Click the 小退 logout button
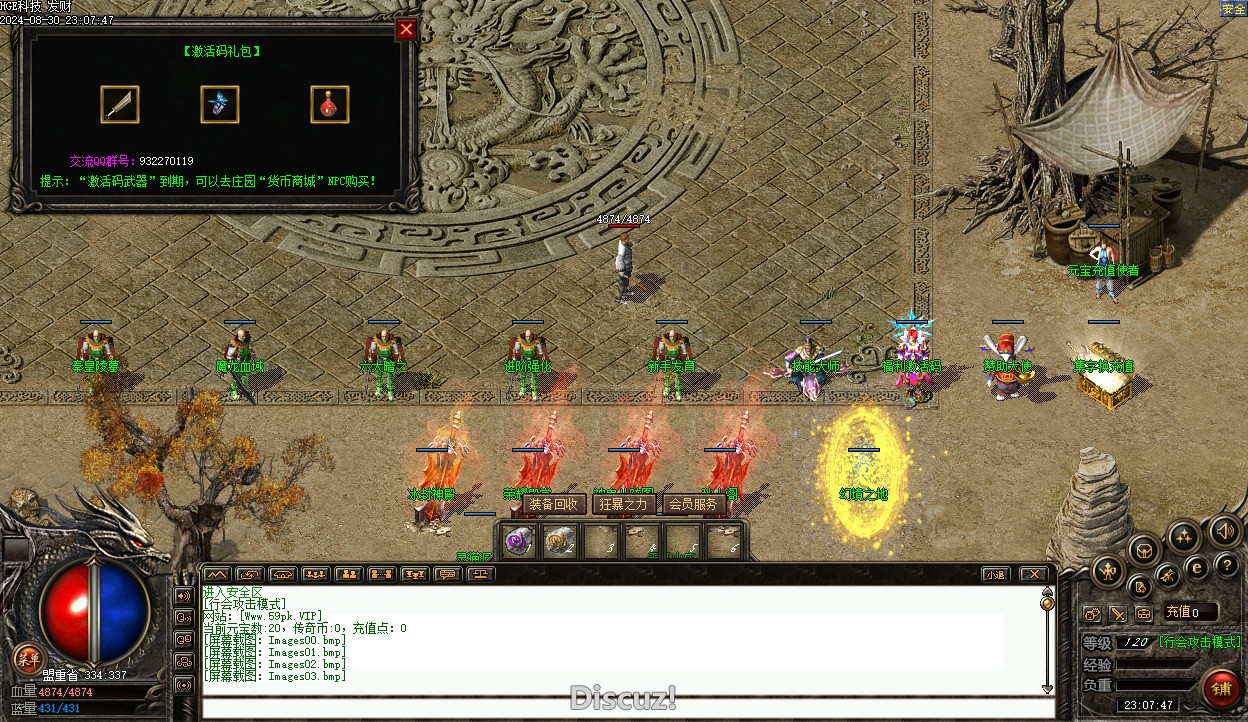 click(994, 574)
